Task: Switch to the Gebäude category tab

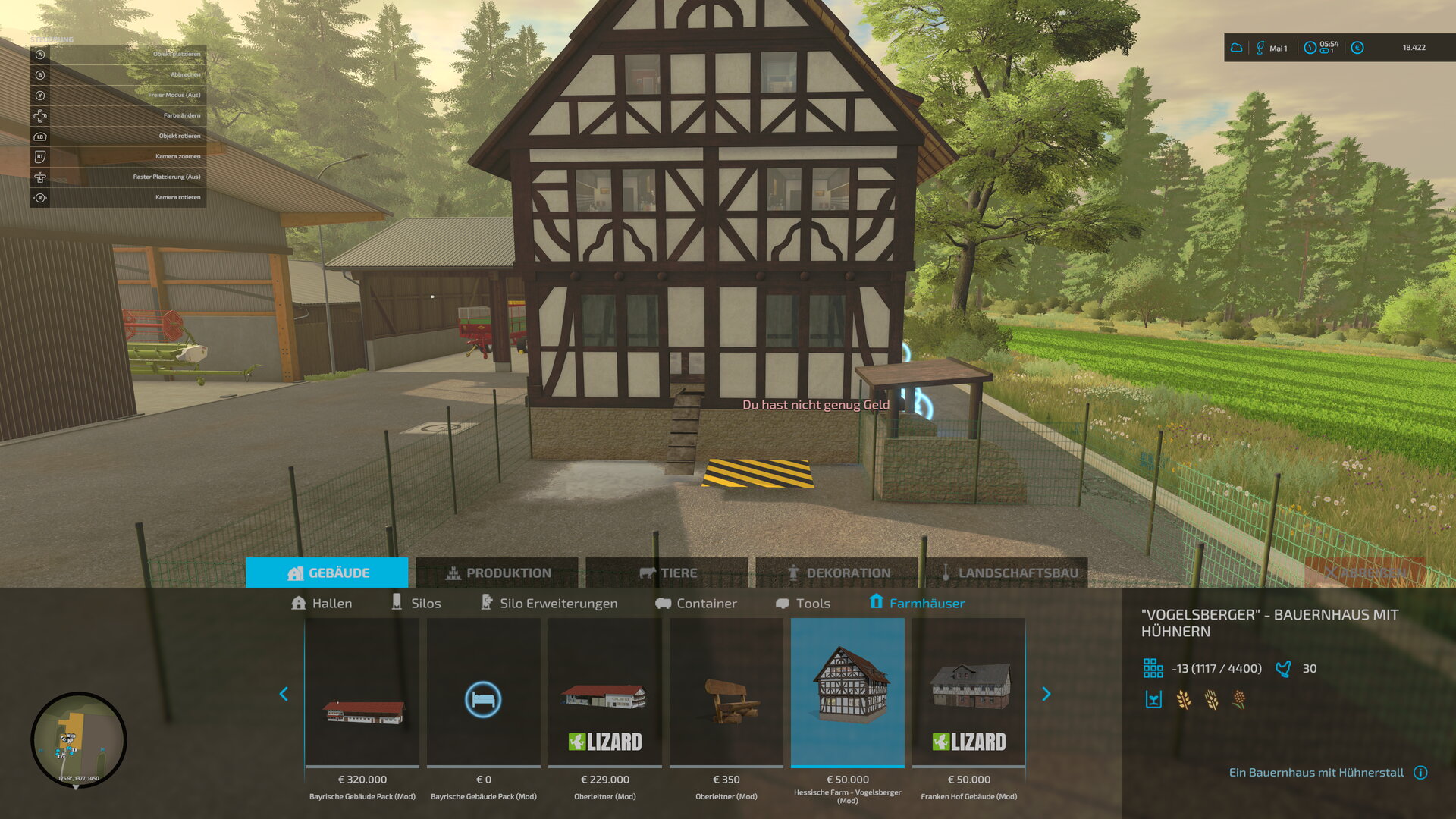Action: tap(327, 573)
